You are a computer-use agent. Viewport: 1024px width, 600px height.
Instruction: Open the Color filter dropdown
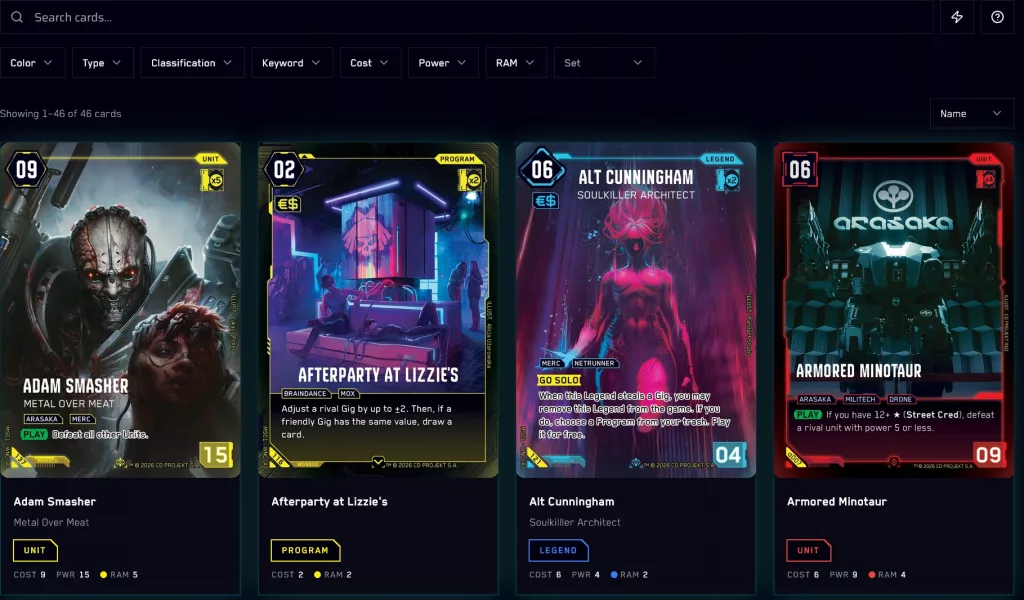(x=33, y=63)
